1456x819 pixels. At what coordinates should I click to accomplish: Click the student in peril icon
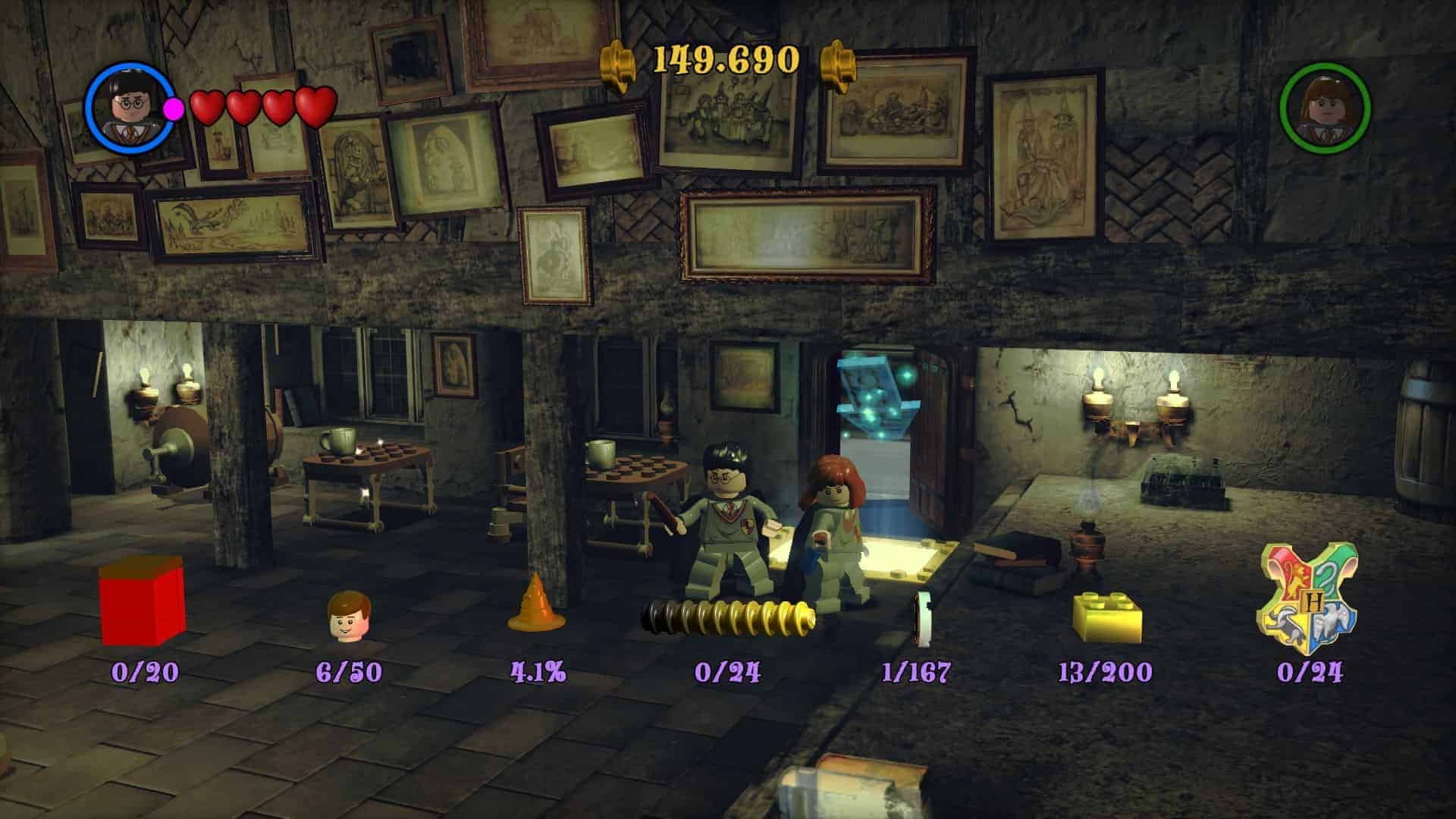tap(923, 620)
